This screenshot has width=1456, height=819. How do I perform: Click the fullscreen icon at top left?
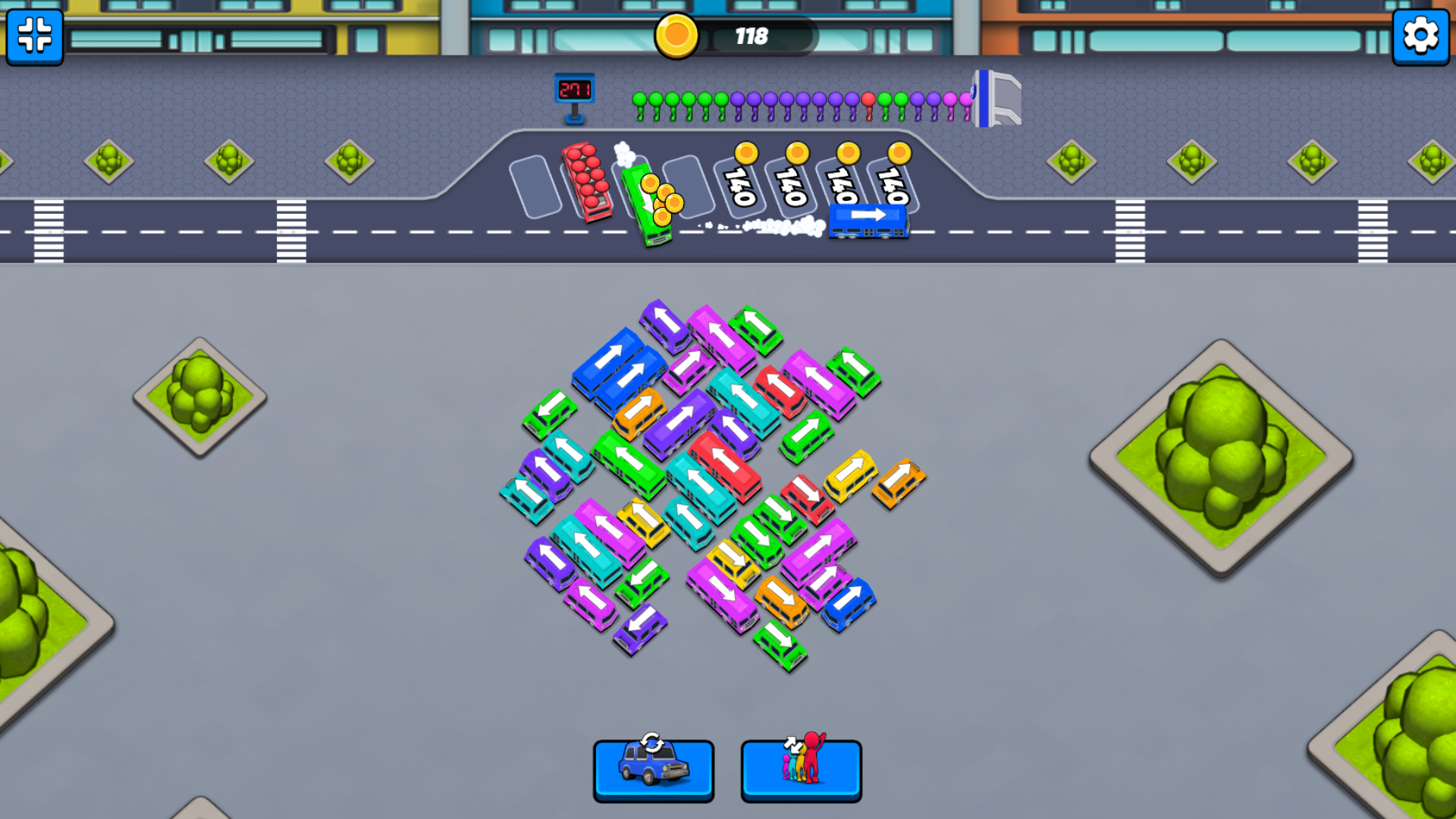[x=33, y=38]
